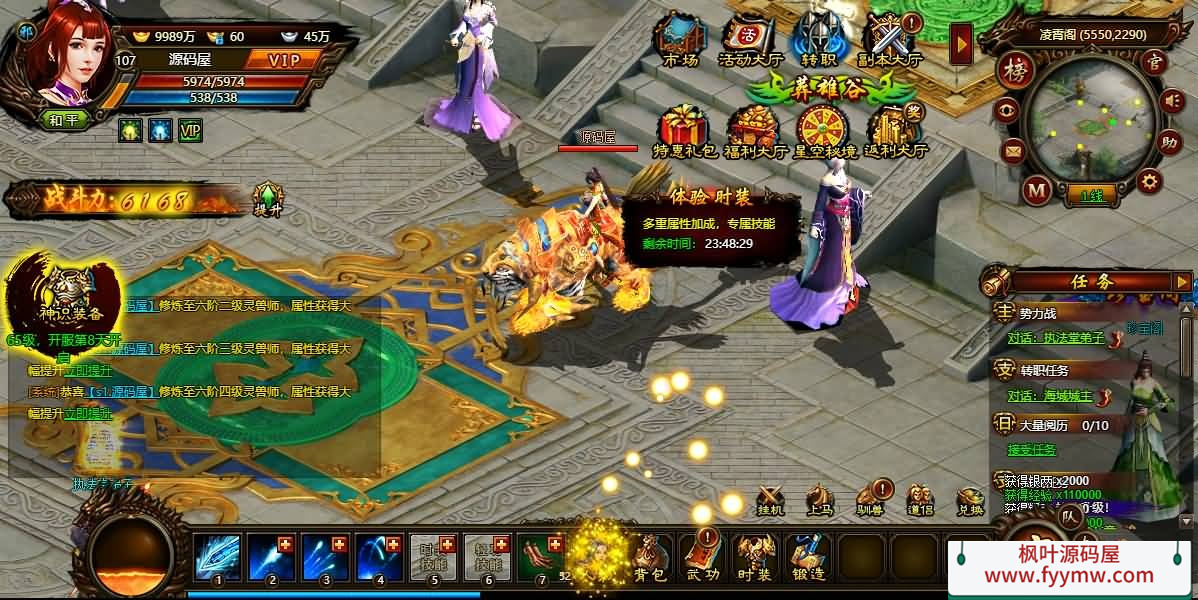Screen dimensions: 1198x600
Task: Open the 市场 market icon
Action: click(680, 38)
